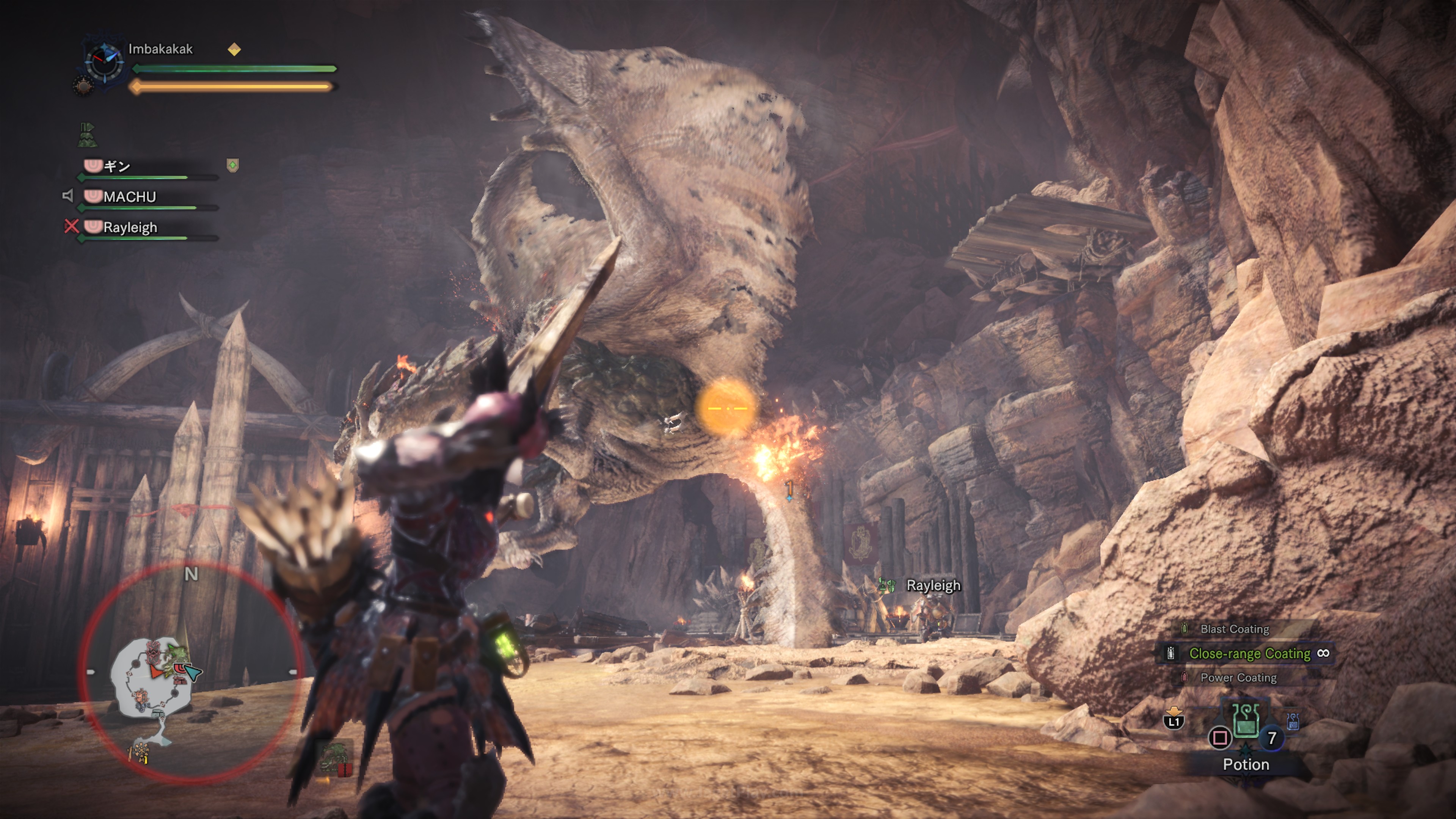1456x819 pixels.
Task: Select party member MACHU in the list
Action: pyautogui.click(x=129, y=197)
